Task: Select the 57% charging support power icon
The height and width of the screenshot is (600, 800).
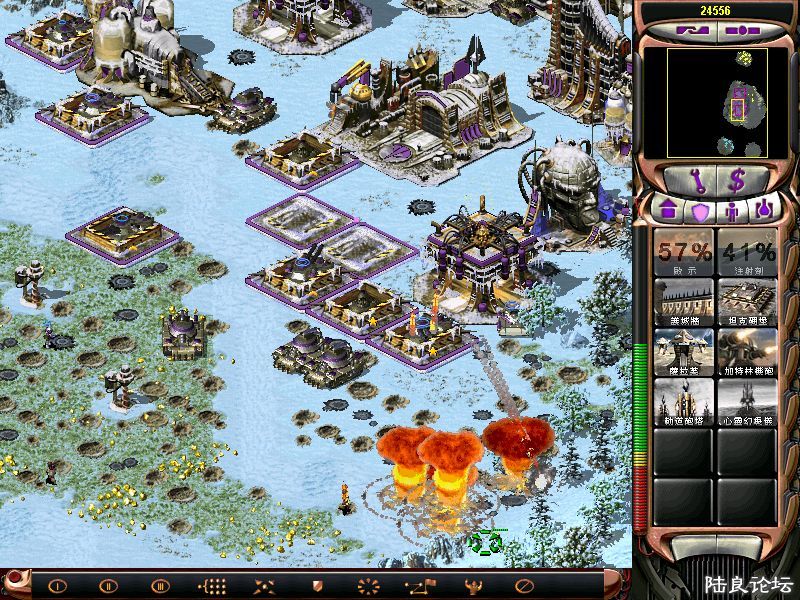Action: click(x=684, y=252)
